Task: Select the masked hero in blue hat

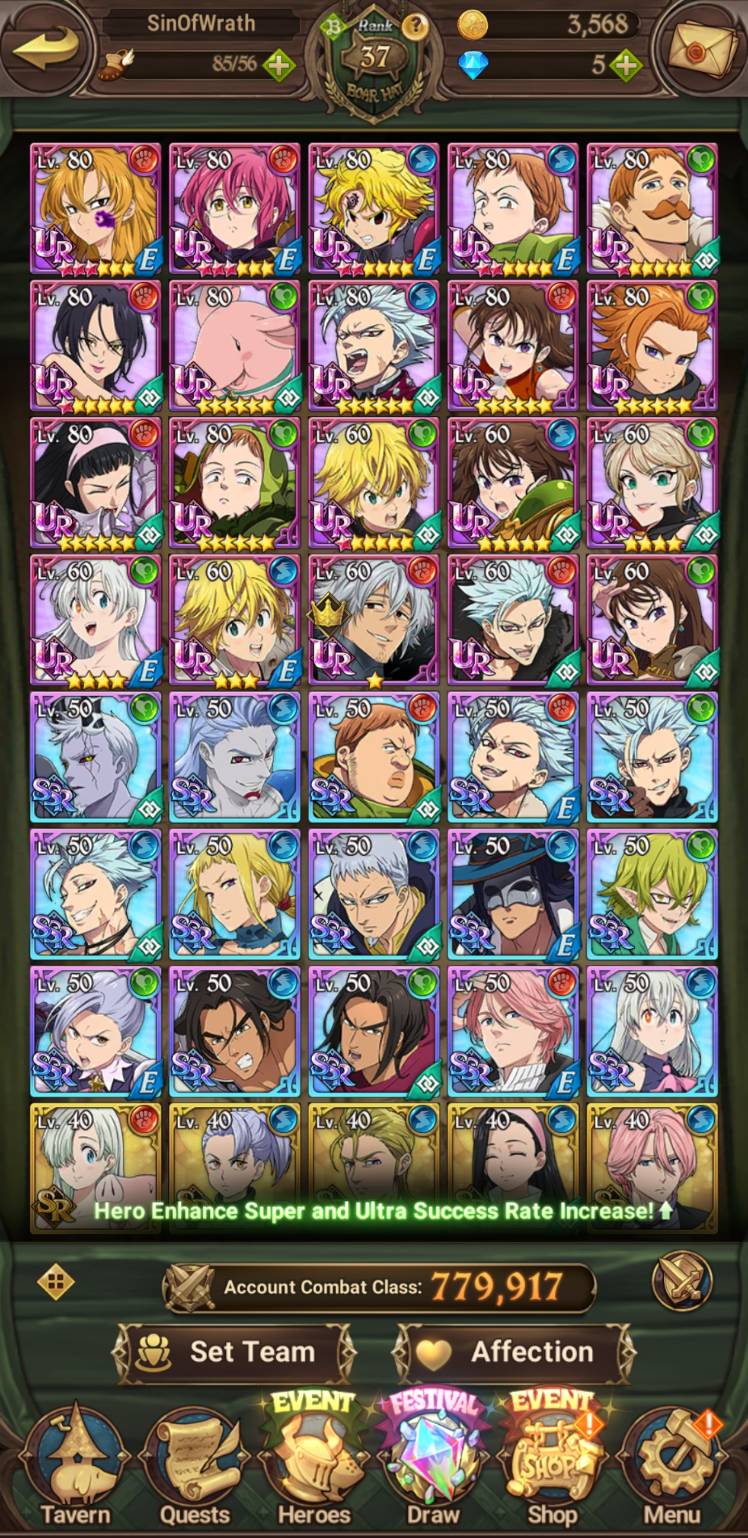Action: 513,894
